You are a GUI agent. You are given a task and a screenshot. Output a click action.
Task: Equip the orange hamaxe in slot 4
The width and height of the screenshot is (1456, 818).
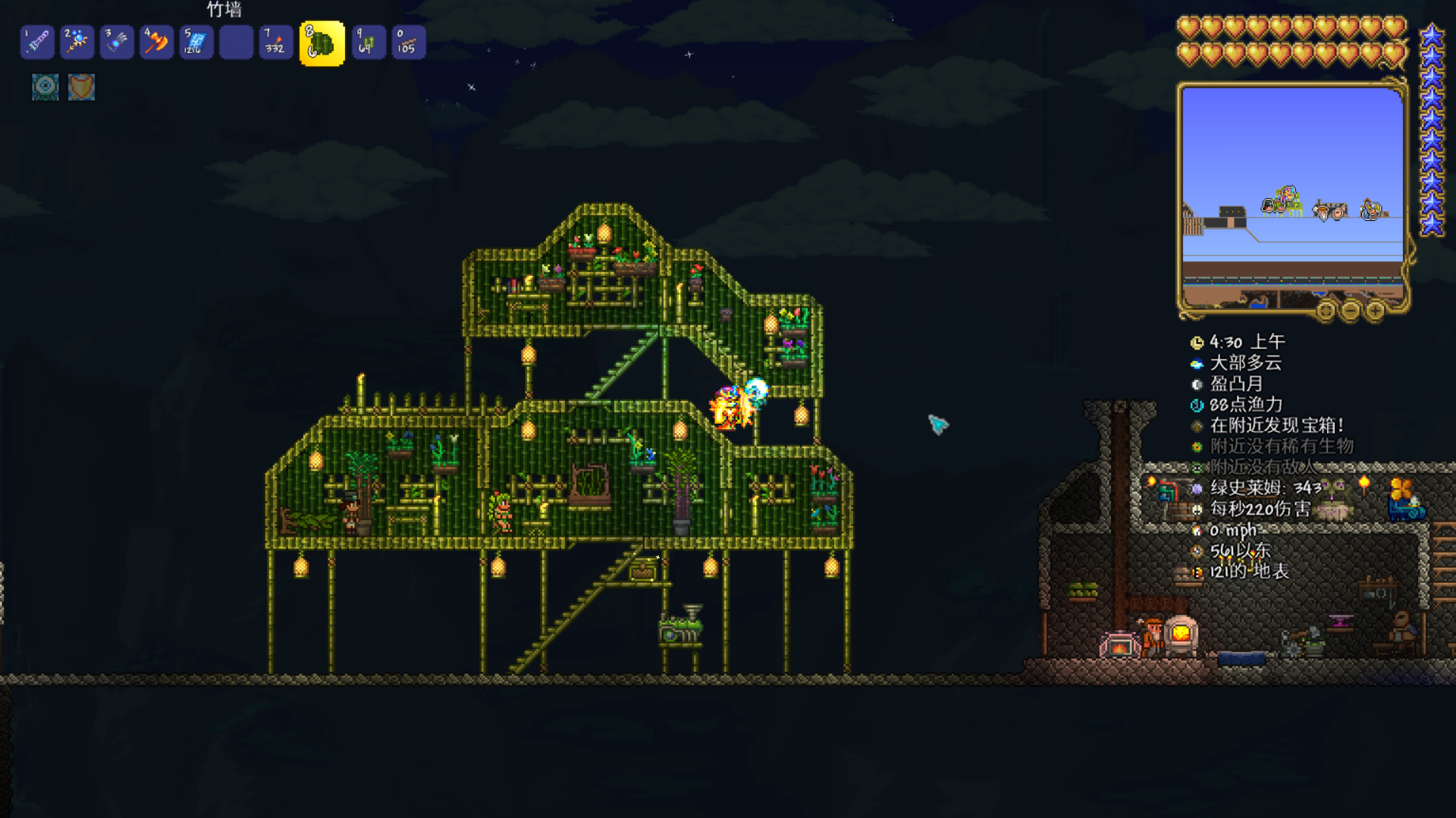pos(156,42)
